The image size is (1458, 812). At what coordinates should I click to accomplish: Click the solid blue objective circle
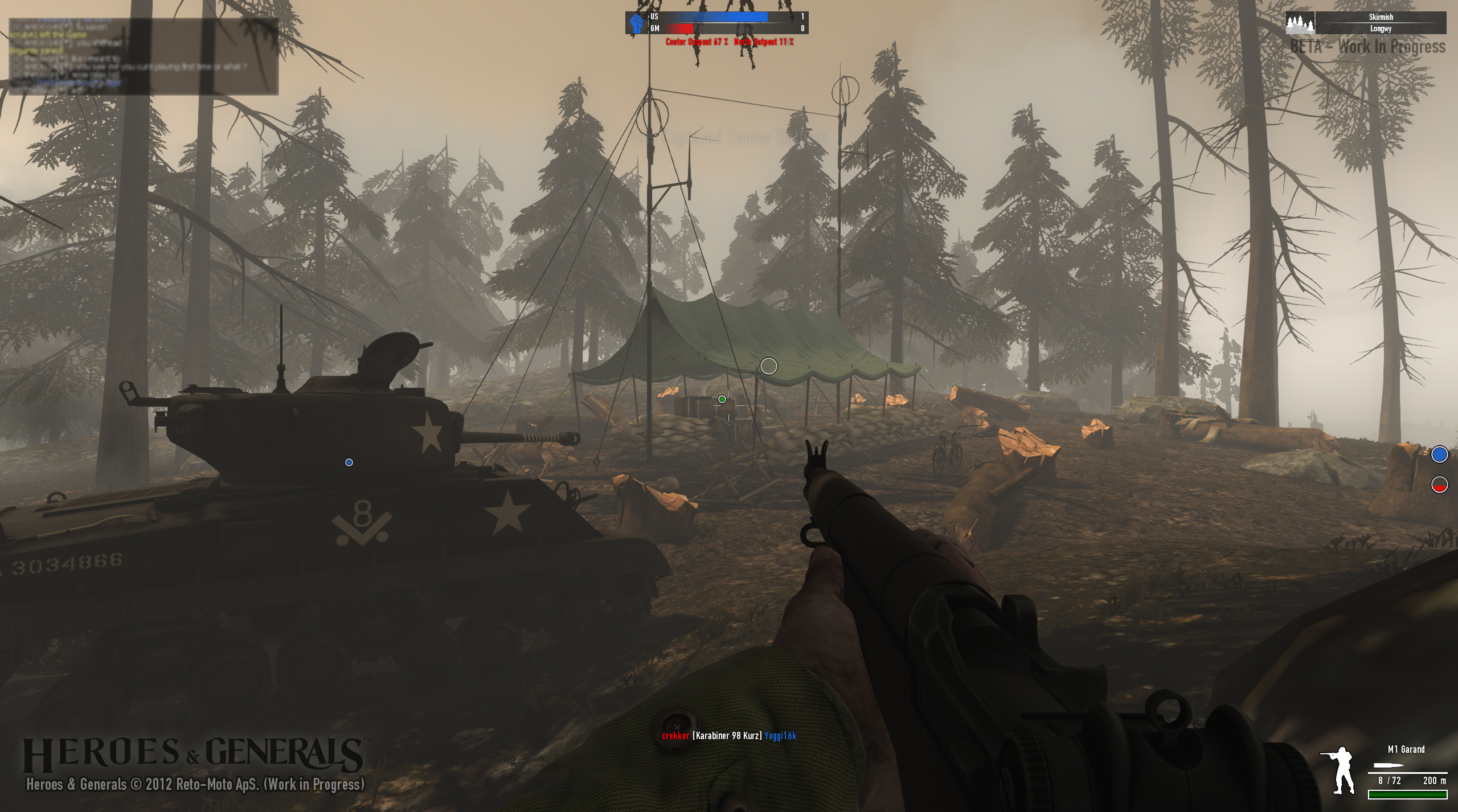tap(1439, 454)
